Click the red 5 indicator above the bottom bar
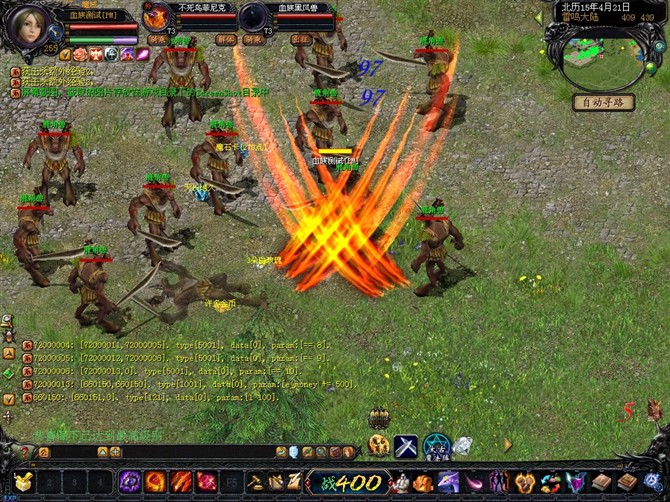Viewport: 670px width, 502px height. pyautogui.click(x=628, y=409)
